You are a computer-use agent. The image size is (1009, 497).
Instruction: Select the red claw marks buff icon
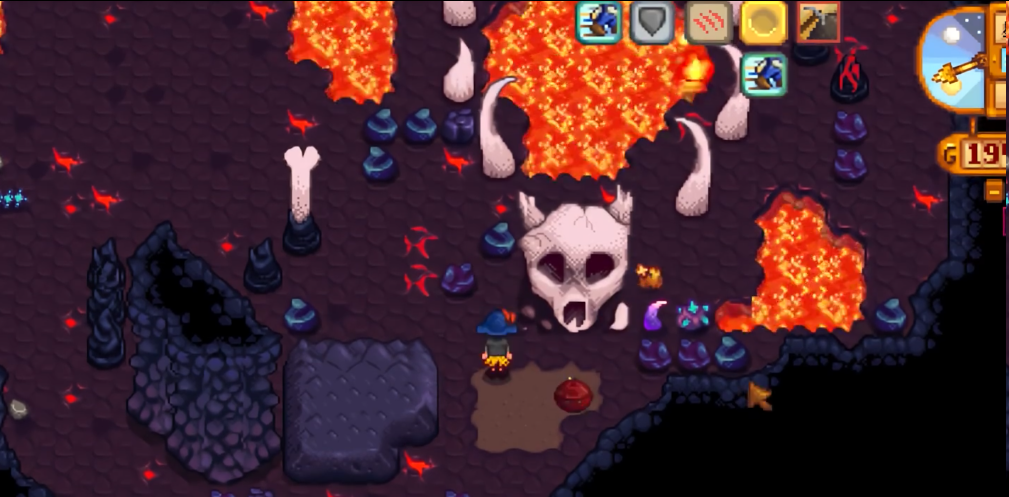707,21
